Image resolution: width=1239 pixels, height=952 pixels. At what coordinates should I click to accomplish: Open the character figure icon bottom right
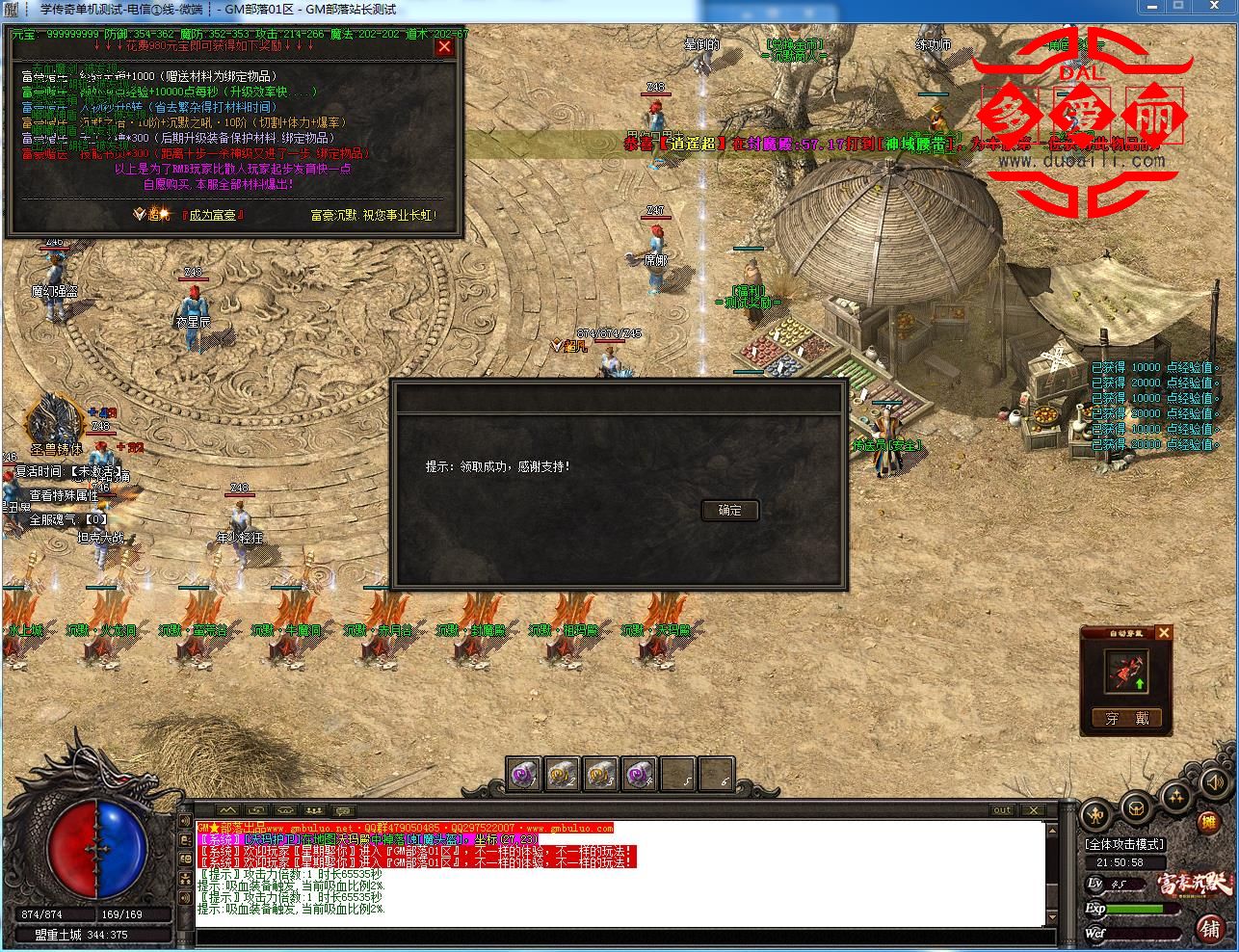(x=1095, y=814)
